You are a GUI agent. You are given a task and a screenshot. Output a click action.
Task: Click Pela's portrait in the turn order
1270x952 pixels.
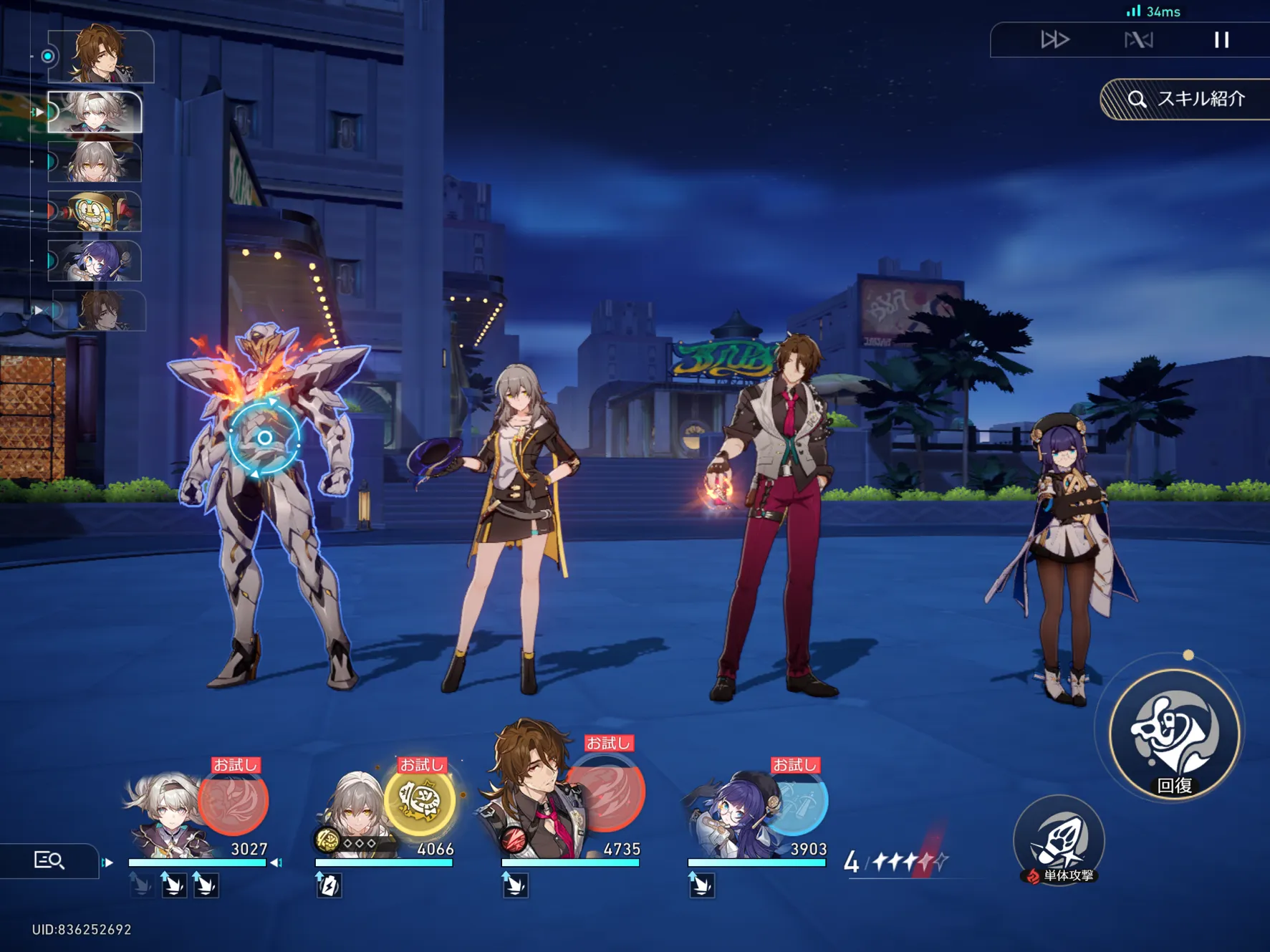(x=95, y=261)
